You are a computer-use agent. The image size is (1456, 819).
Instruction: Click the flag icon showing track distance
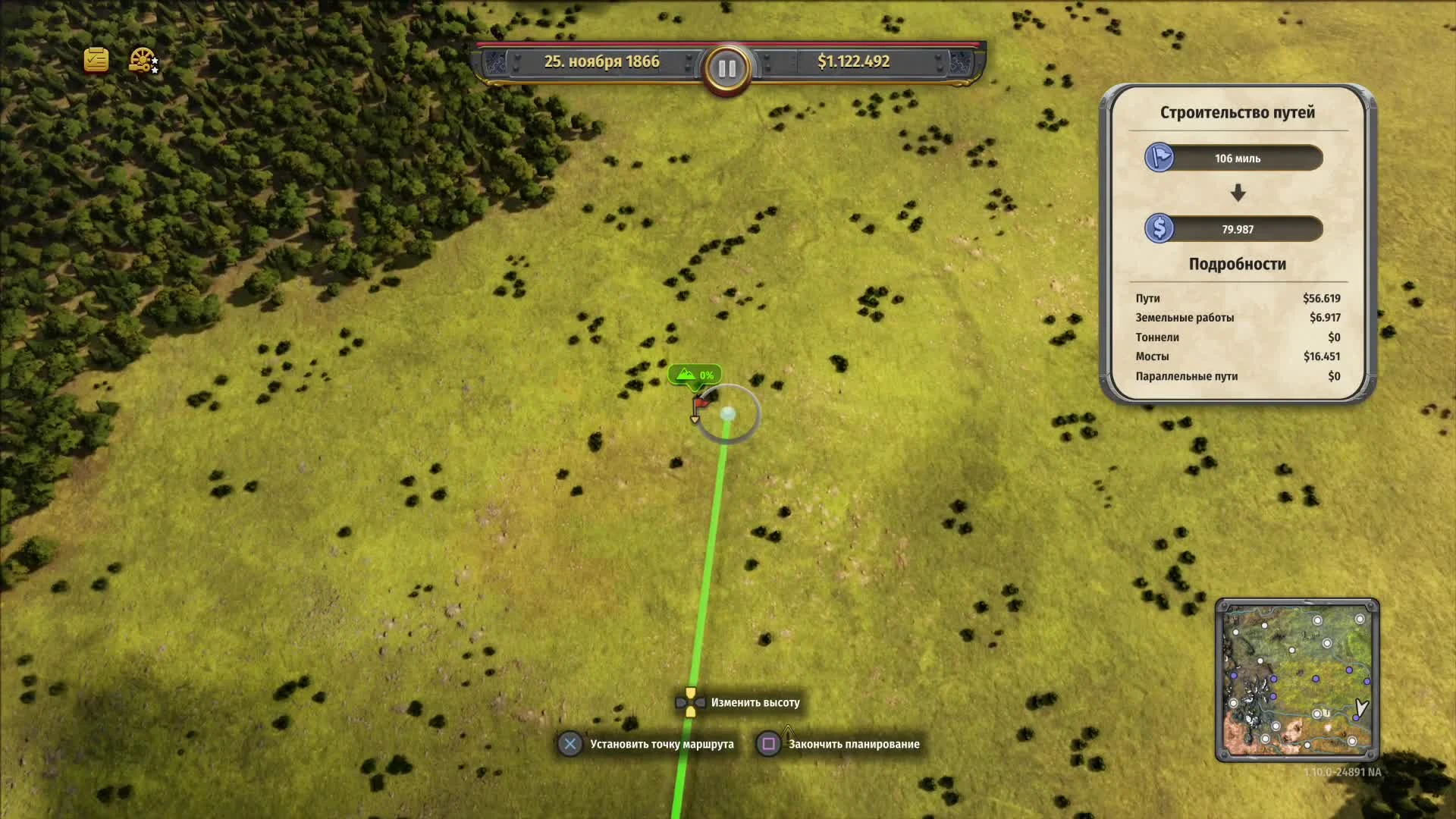point(1159,158)
